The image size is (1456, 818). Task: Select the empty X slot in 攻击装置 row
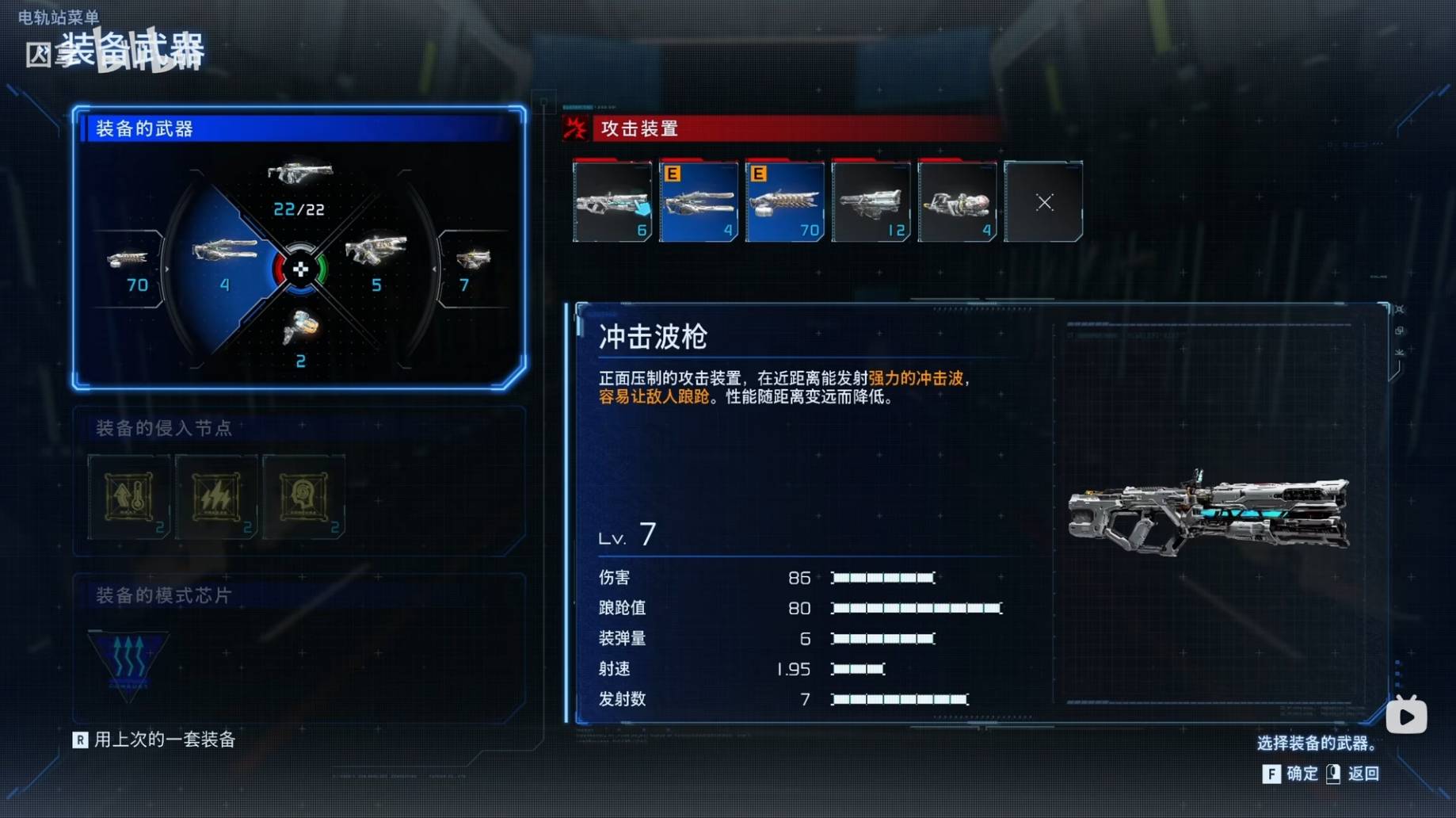coord(1043,202)
